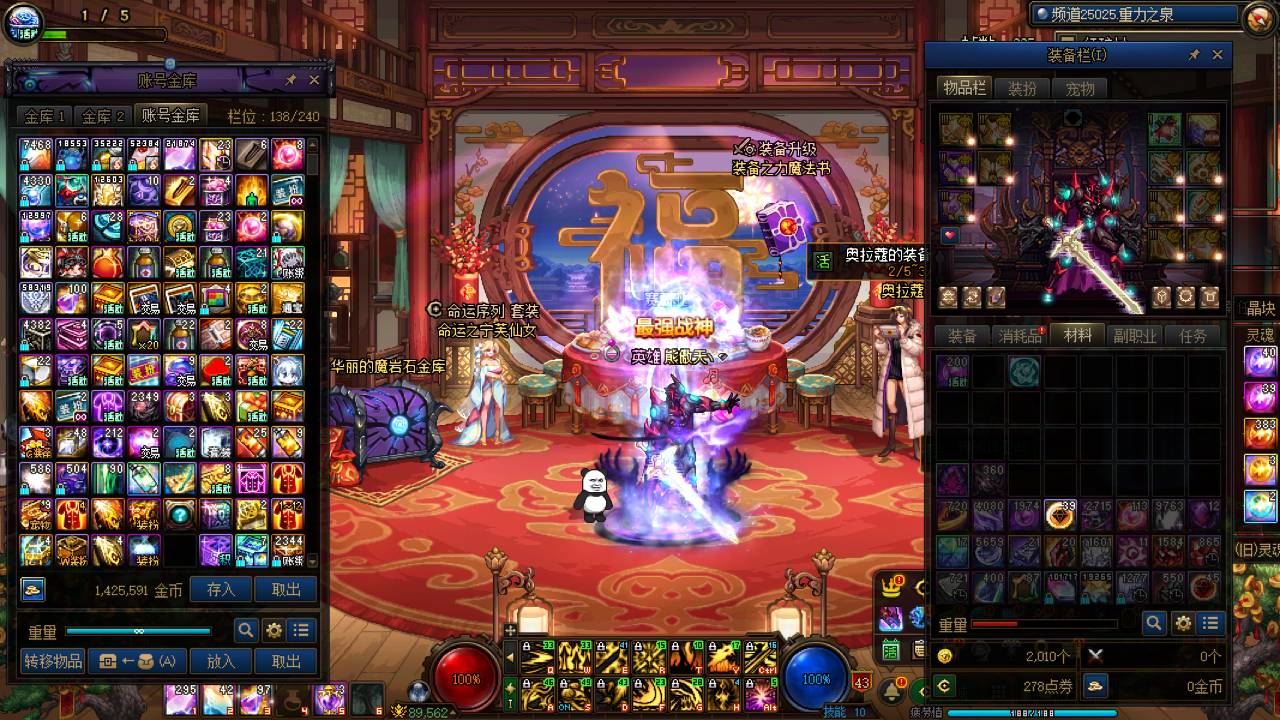Open the inventory's magnifier search
The width and height of the screenshot is (1280, 720).
pos(1155,624)
